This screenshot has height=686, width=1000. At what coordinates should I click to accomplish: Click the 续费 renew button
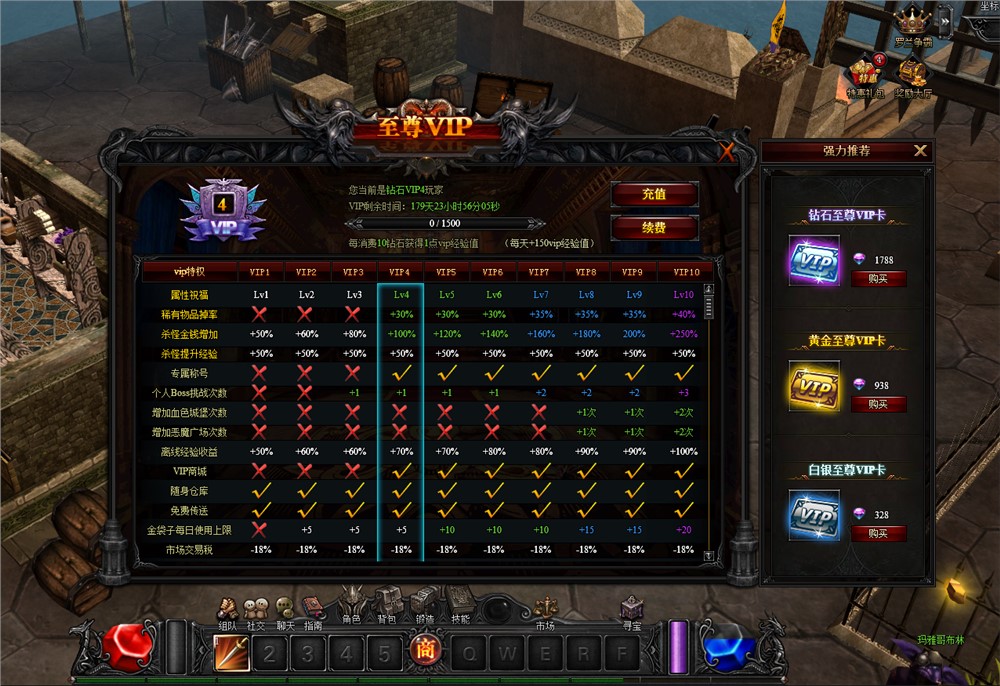(x=654, y=228)
